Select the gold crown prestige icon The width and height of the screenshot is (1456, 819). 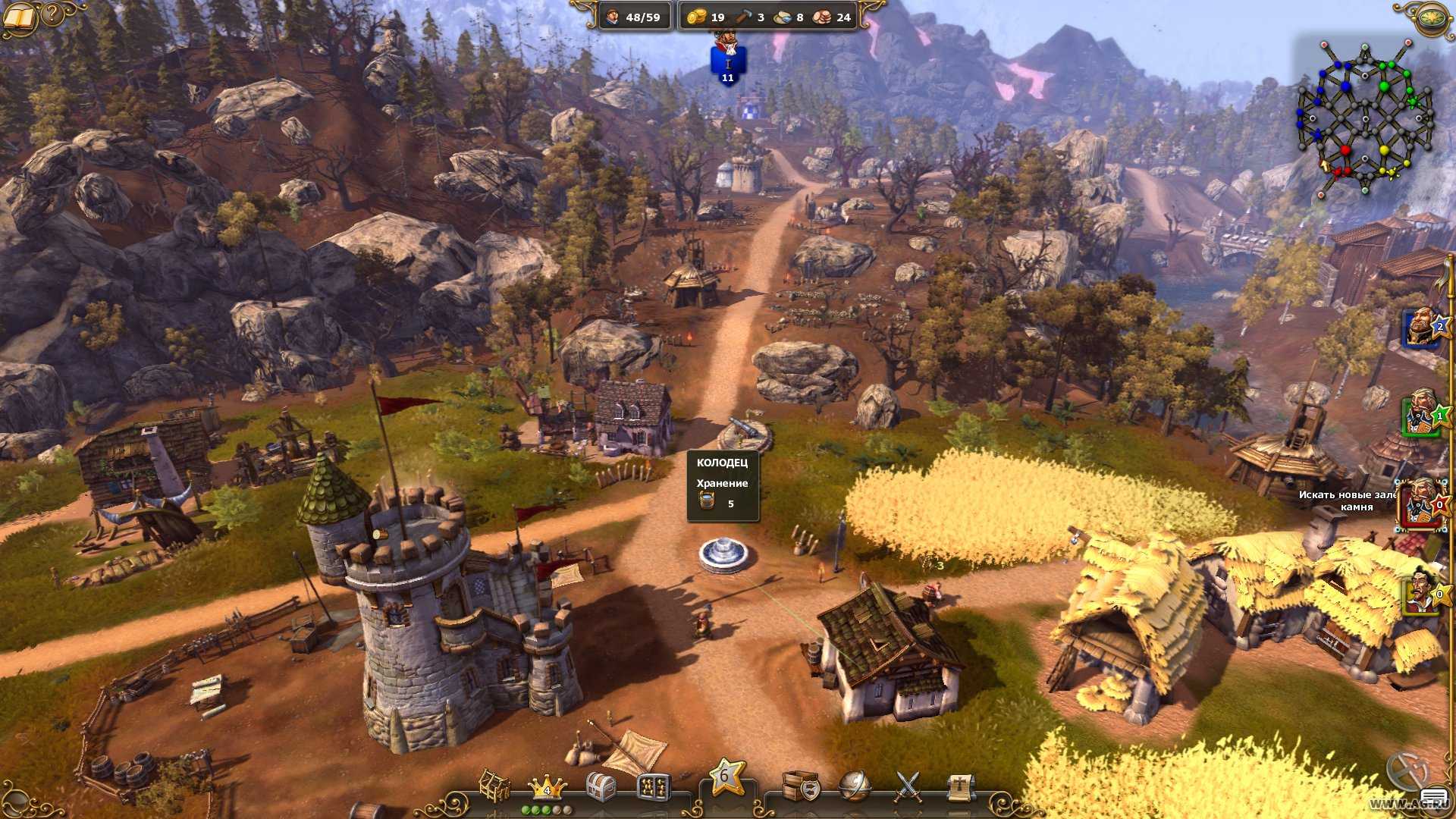tap(546, 787)
